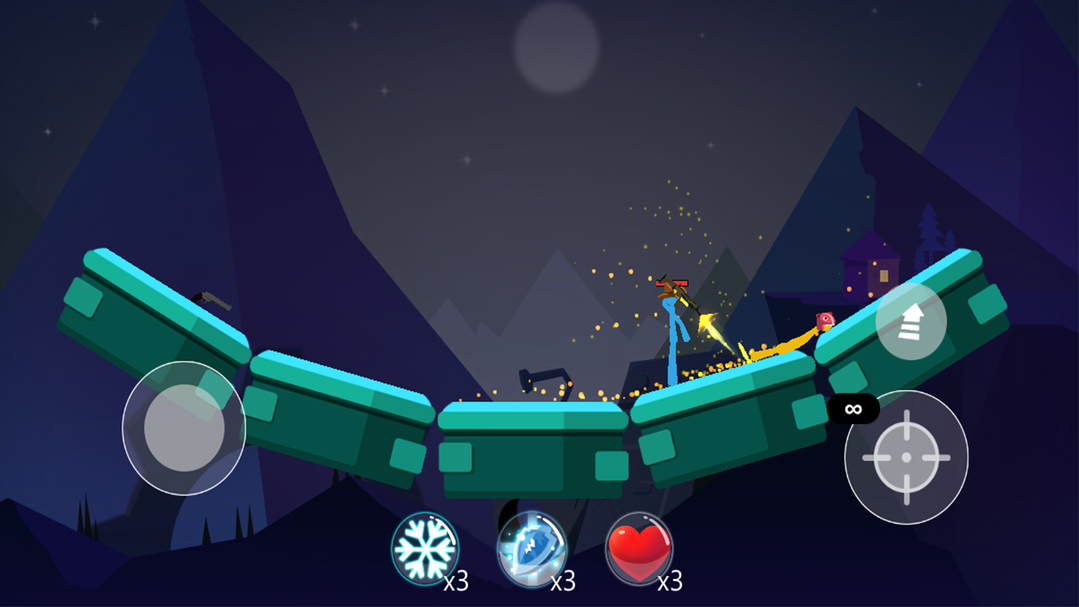Tap the crosshair fire button
The image size is (1079, 607).
[x=906, y=457]
